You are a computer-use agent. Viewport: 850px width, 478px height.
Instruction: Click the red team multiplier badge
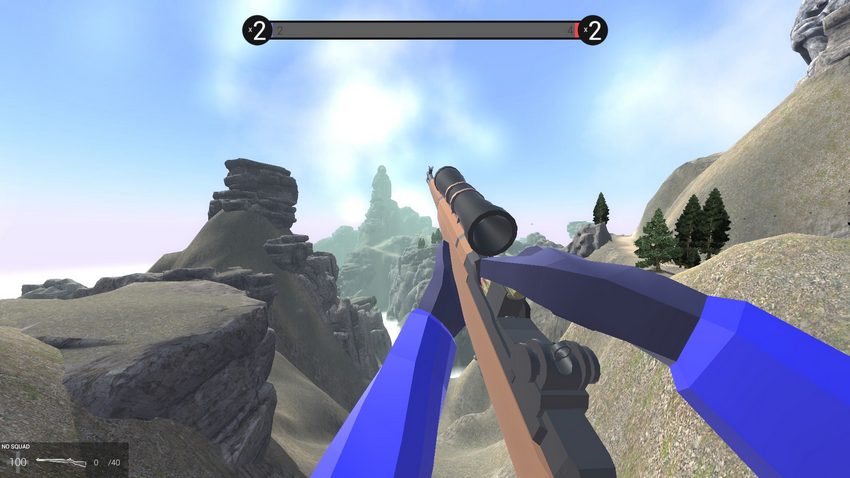click(592, 30)
